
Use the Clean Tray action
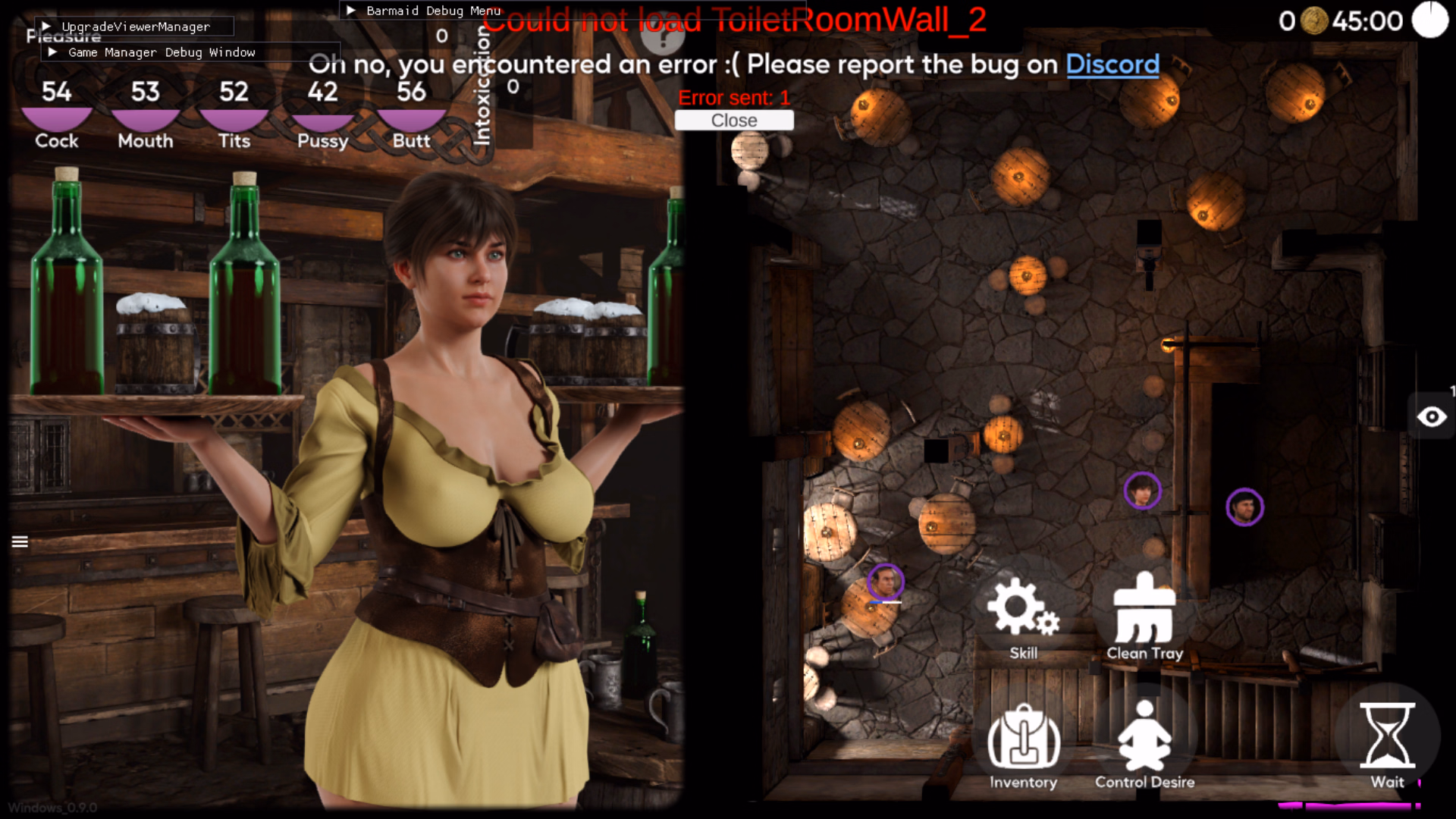pyautogui.click(x=1144, y=616)
